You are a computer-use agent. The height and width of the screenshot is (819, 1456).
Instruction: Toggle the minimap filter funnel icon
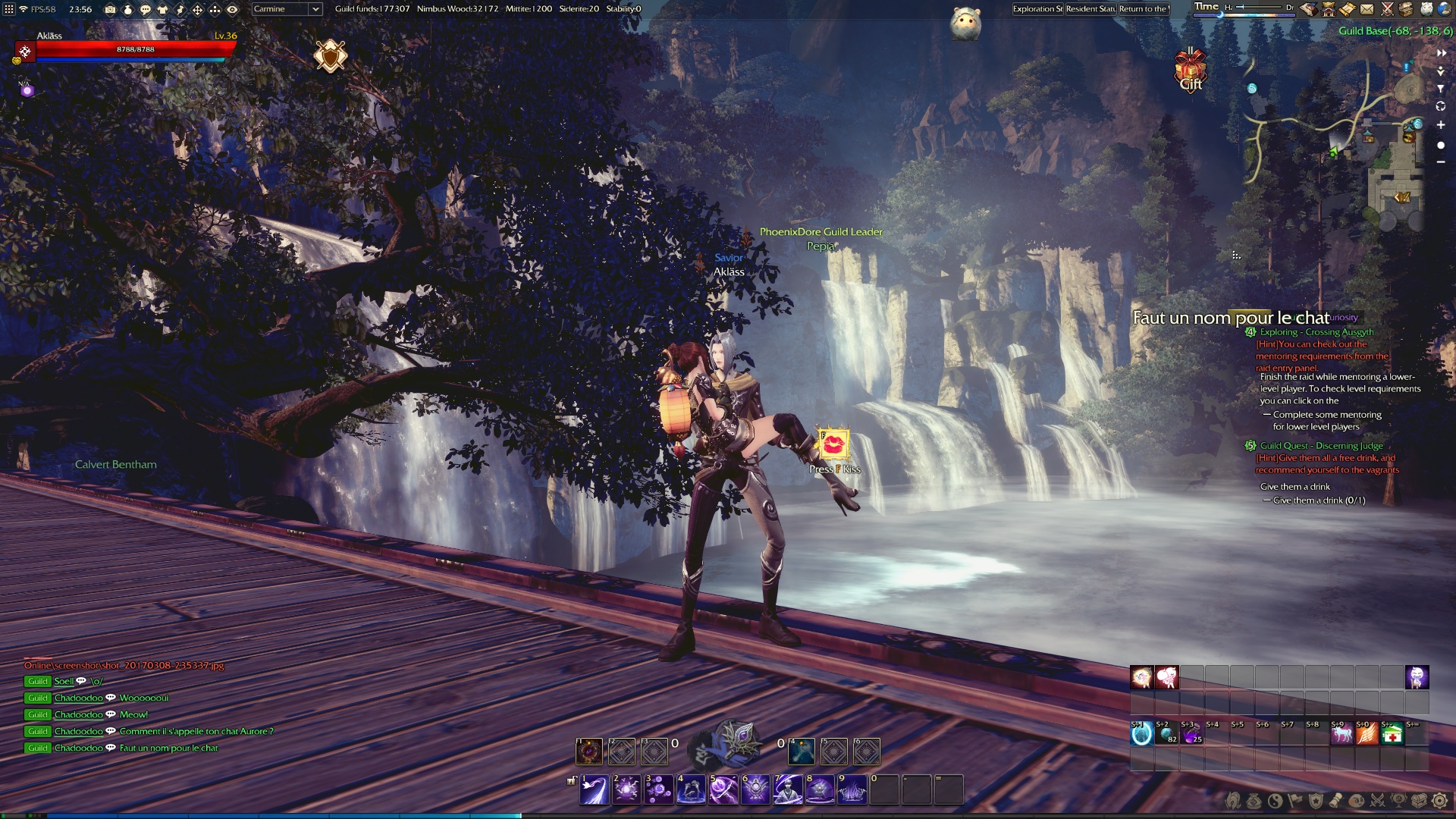[1441, 89]
